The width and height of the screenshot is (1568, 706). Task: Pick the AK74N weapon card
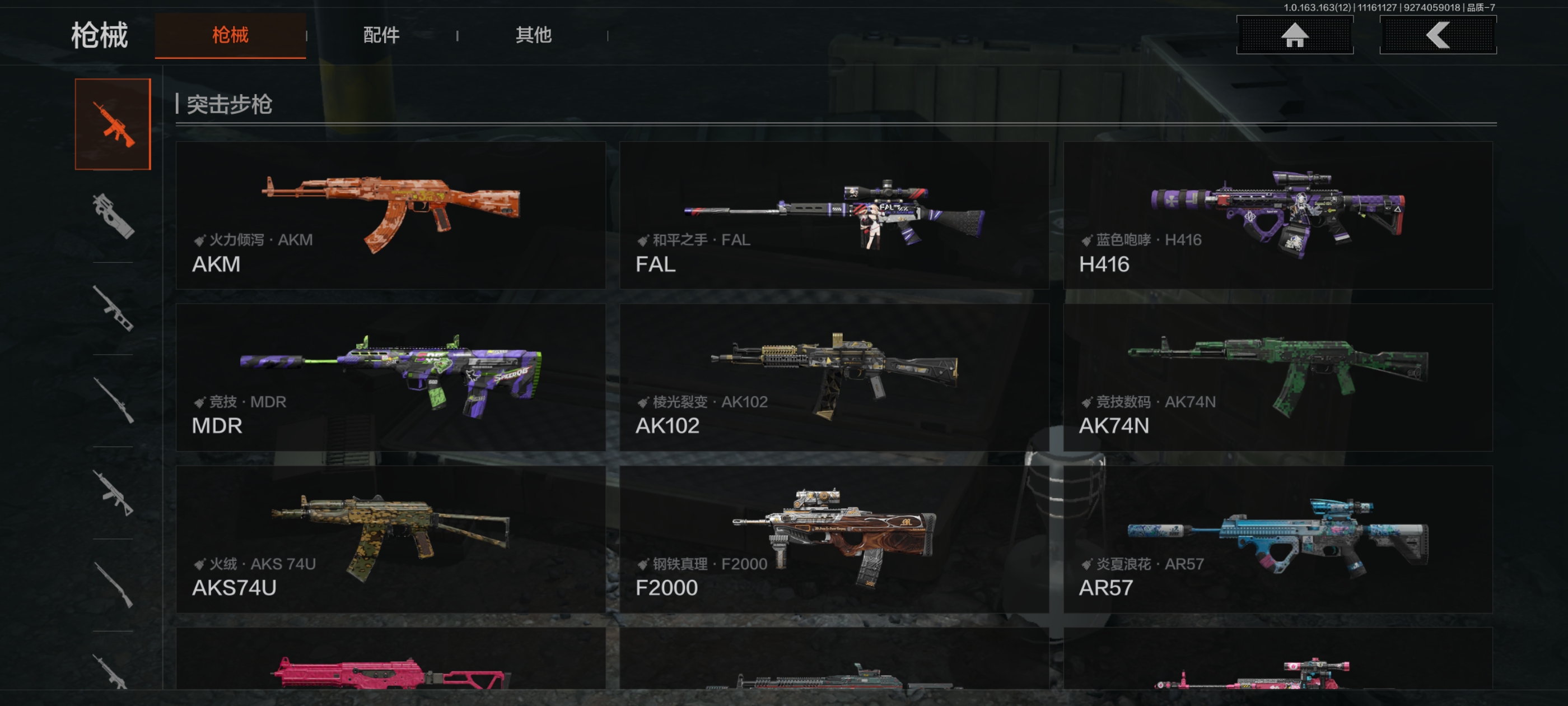click(x=1277, y=377)
